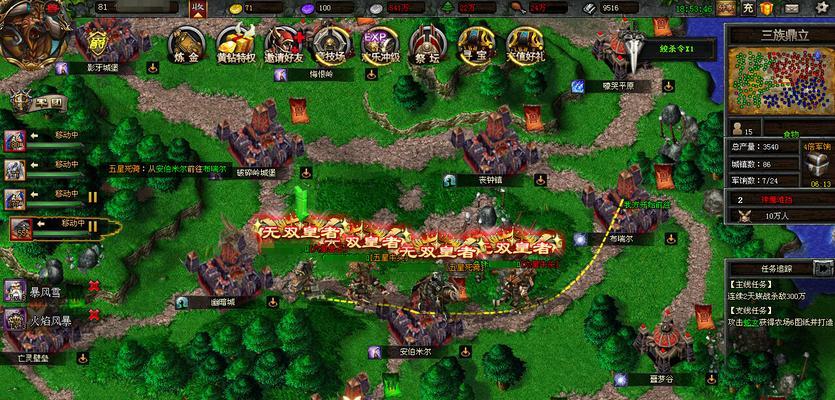The height and width of the screenshot is (400, 835).
Task: Open the 祭坛 altar icon
Action: pos(426,45)
